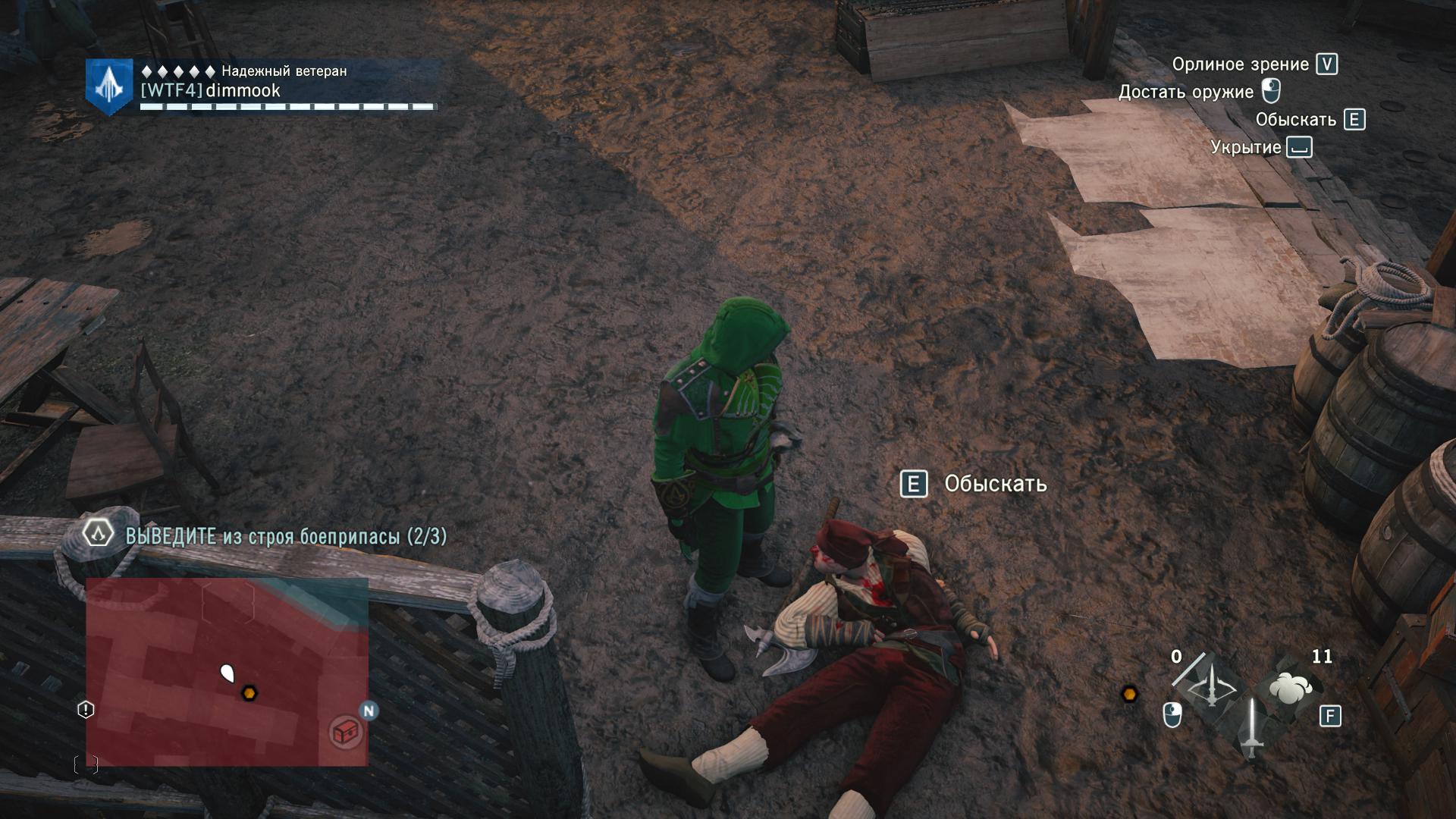This screenshot has height=819, width=1456.
Task: Click the white player arrow on minimap
Action: pos(227,673)
